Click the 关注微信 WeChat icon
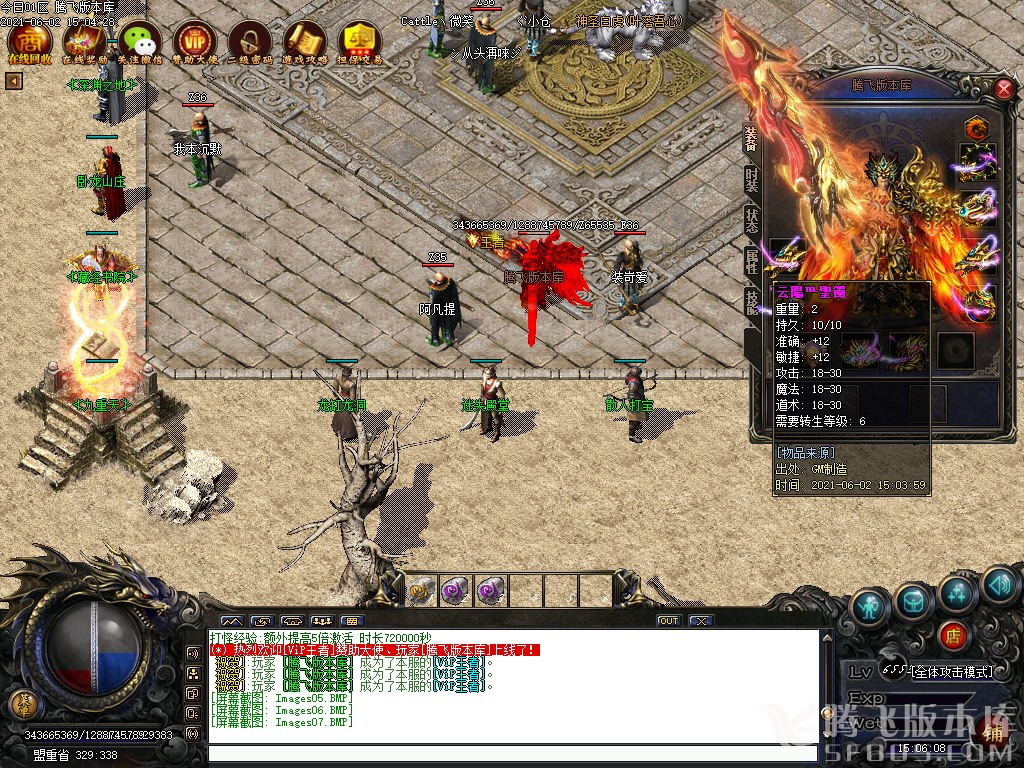The width and height of the screenshot is (1024, 768). tap(139, 41)
